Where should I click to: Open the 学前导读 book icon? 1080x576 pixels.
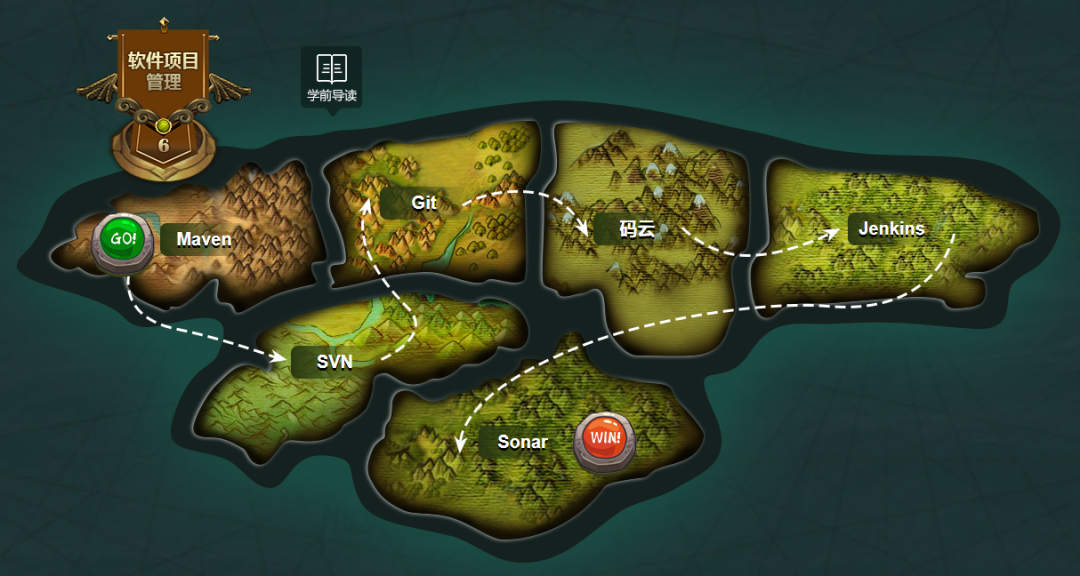(x=331, y=76)
